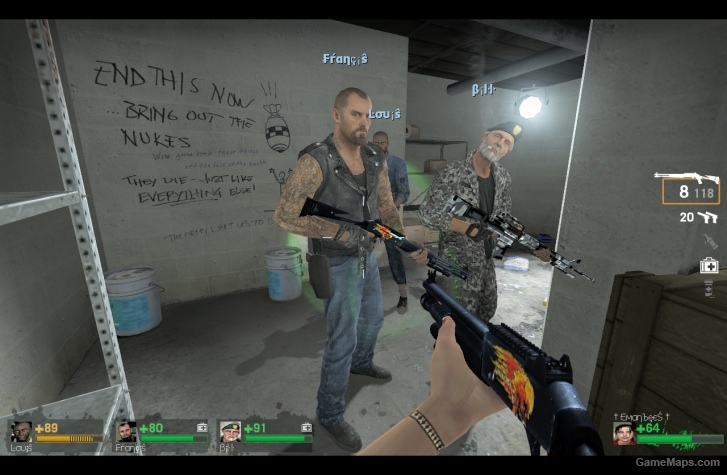Click Bill's teammate portrait
This screenshot has width=727, height=475.
click(230, 433)
